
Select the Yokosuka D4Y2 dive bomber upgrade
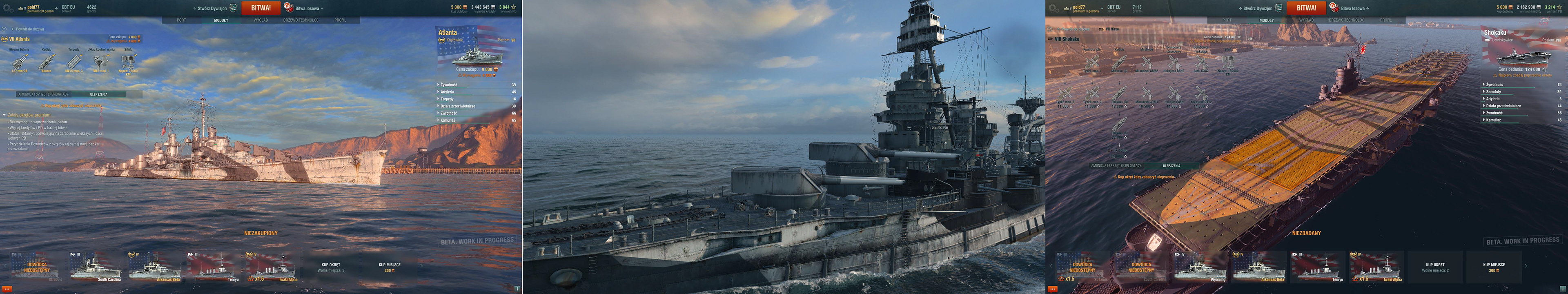(x=1201, y=94)
